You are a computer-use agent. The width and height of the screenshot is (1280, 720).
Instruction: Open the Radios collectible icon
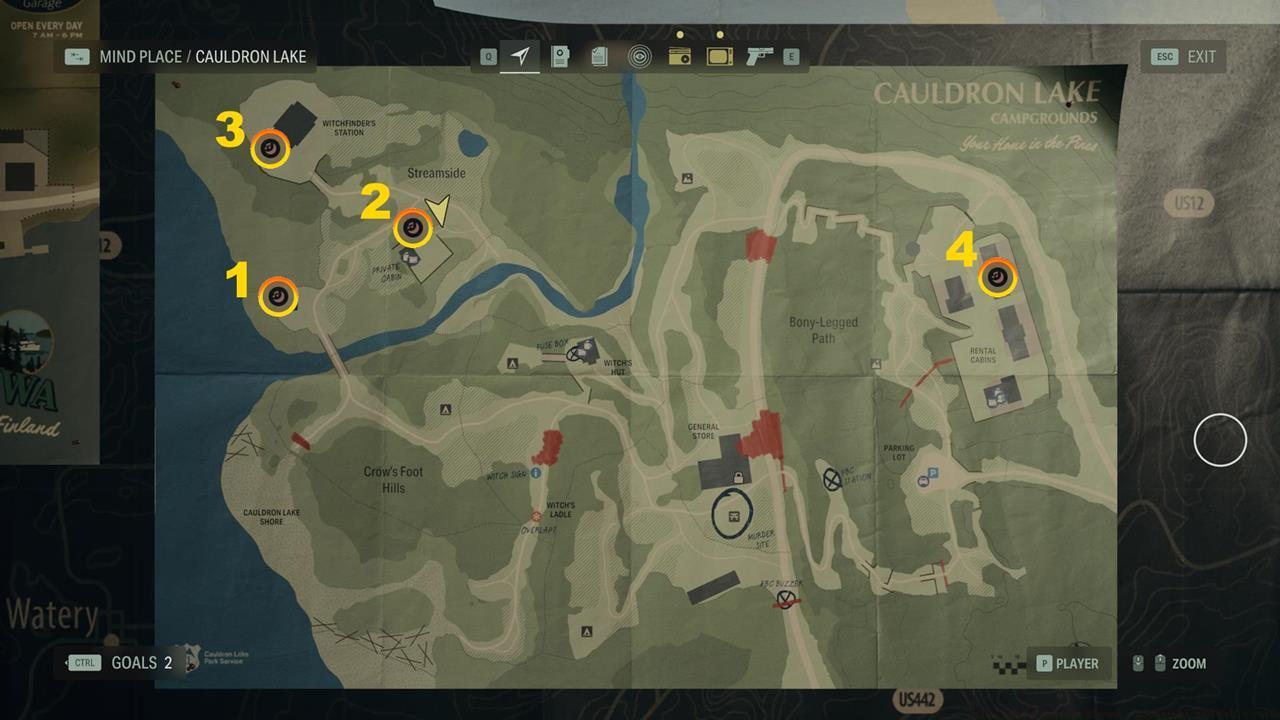click(680, 56)
